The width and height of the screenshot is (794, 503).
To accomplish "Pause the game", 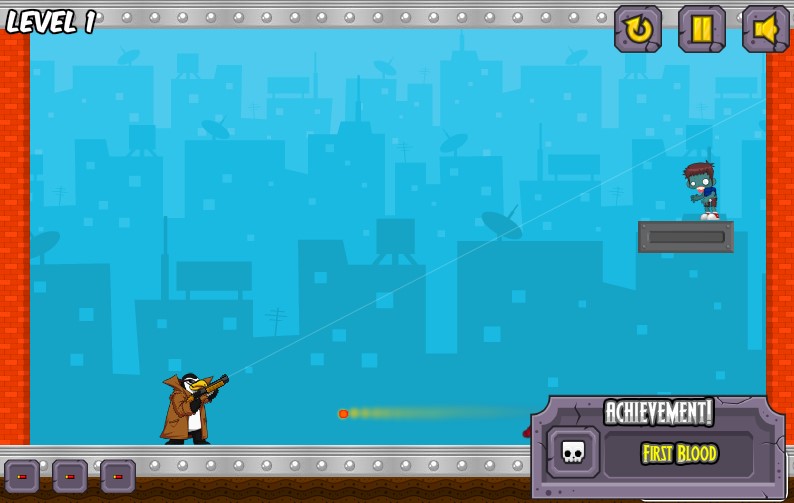I will (x=701, y=29).
